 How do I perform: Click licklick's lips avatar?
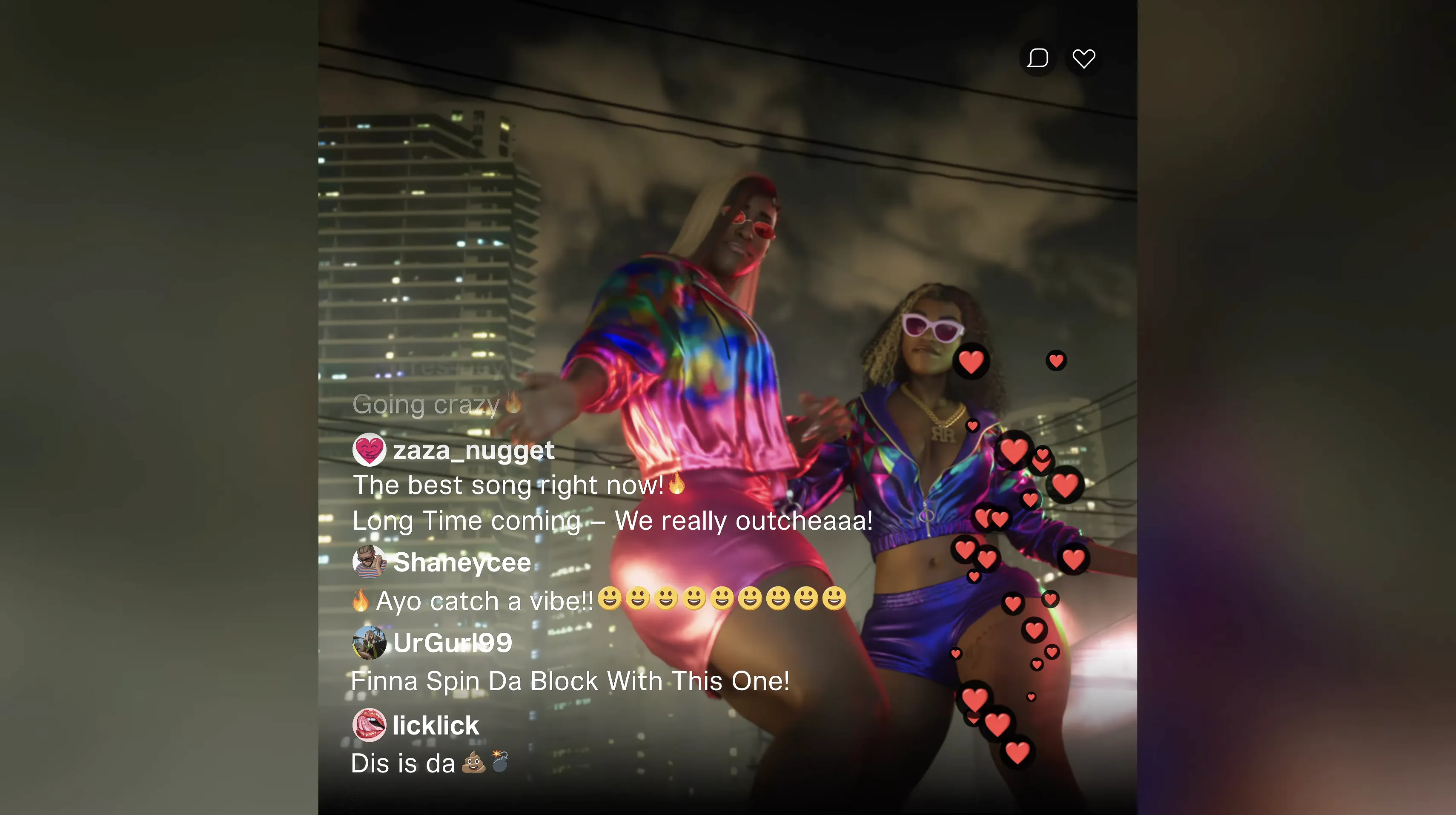(x=369, y=725)
